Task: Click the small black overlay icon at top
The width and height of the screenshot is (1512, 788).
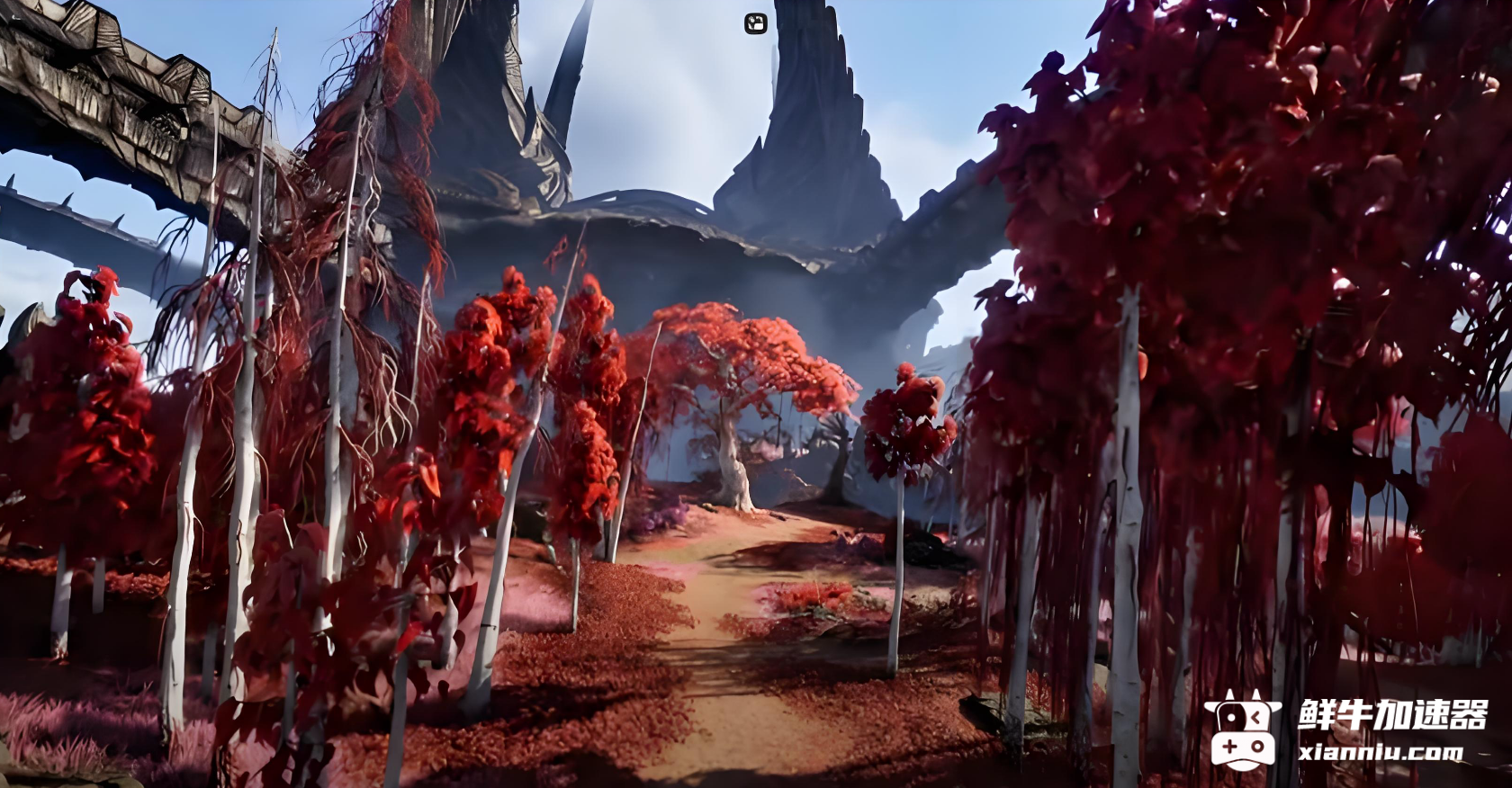Action: [x=755, y=24]
